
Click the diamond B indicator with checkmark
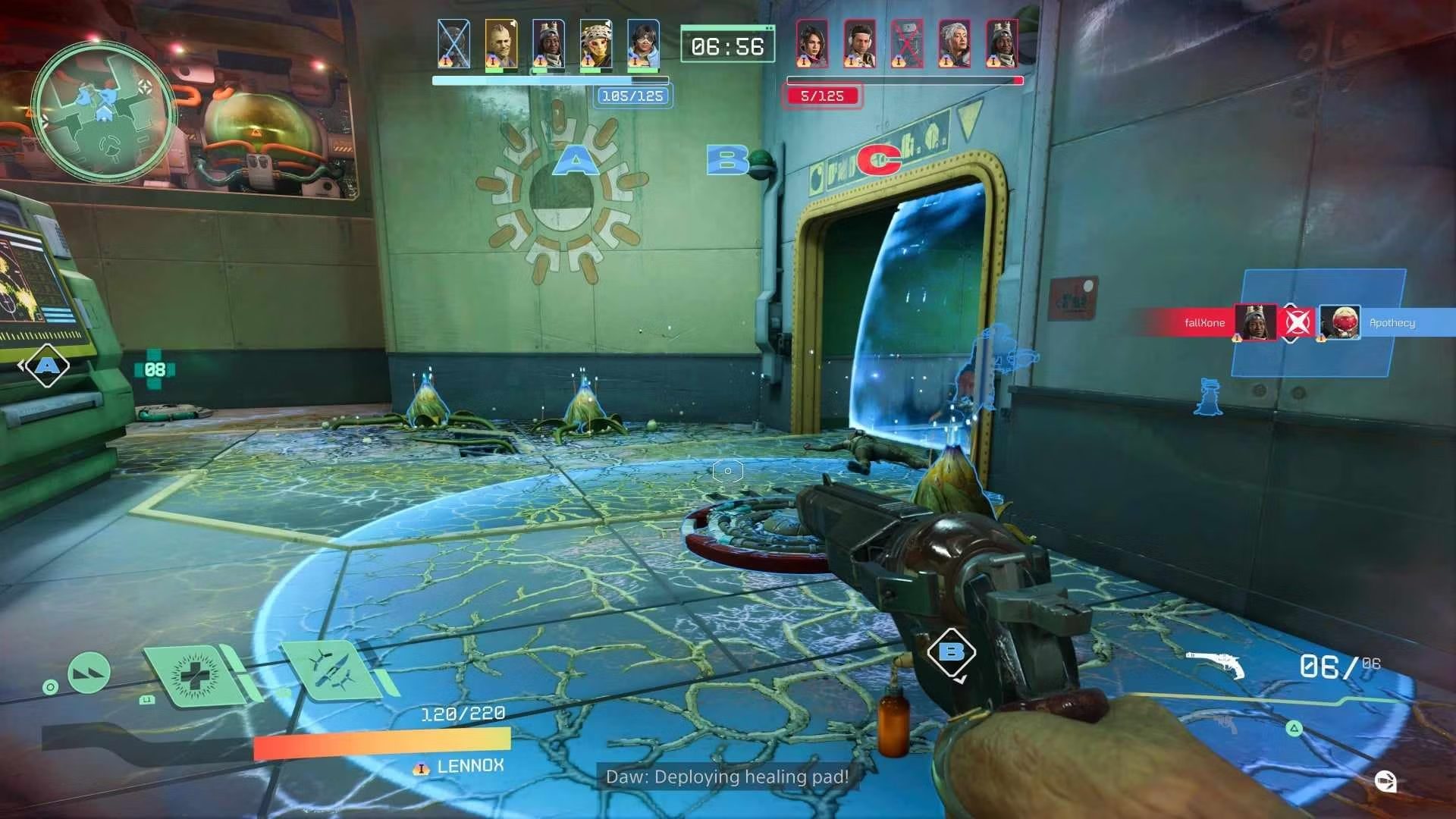click(951, 651)
